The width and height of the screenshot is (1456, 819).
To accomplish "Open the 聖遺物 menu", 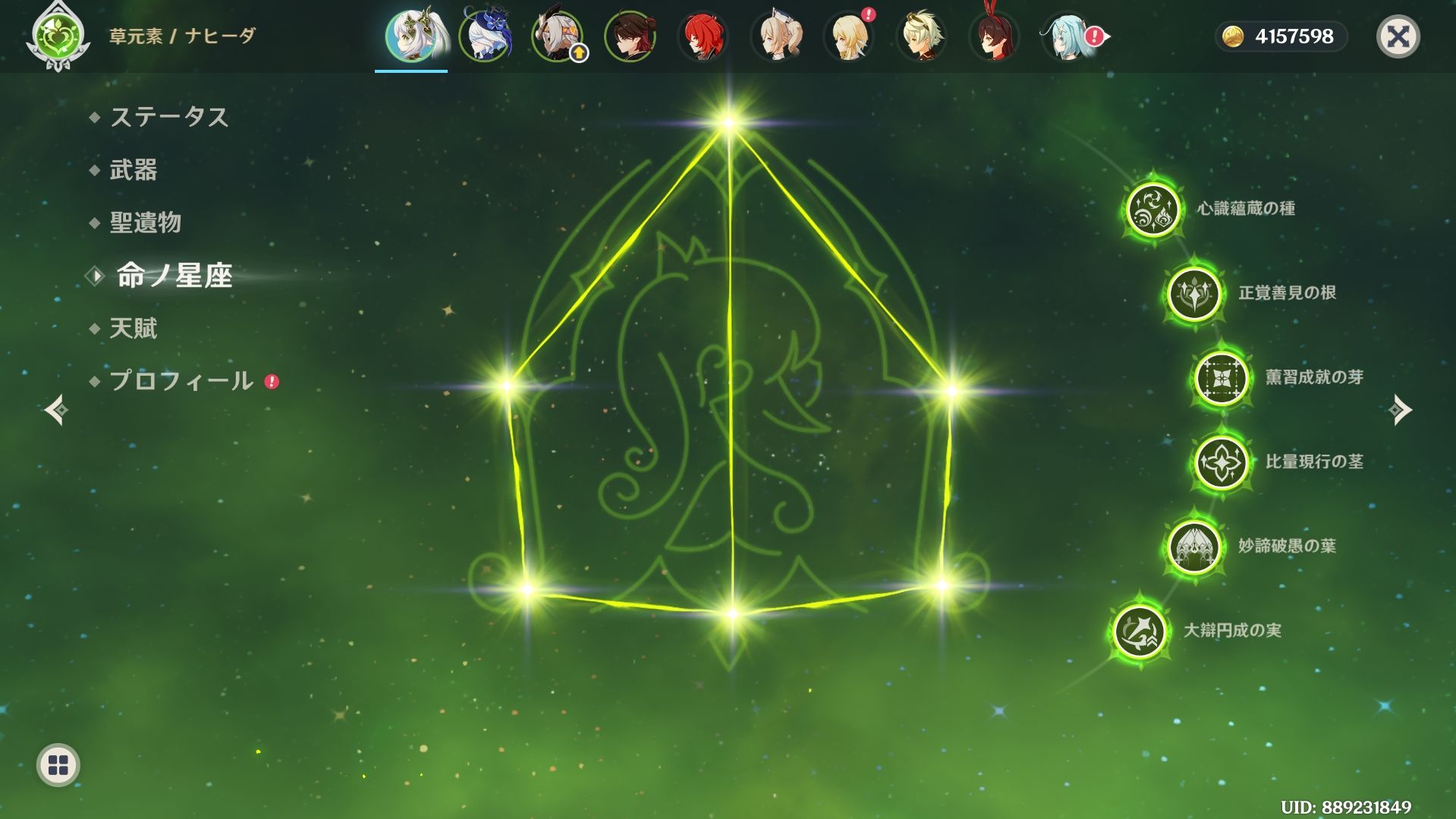I will pos(145,222).
